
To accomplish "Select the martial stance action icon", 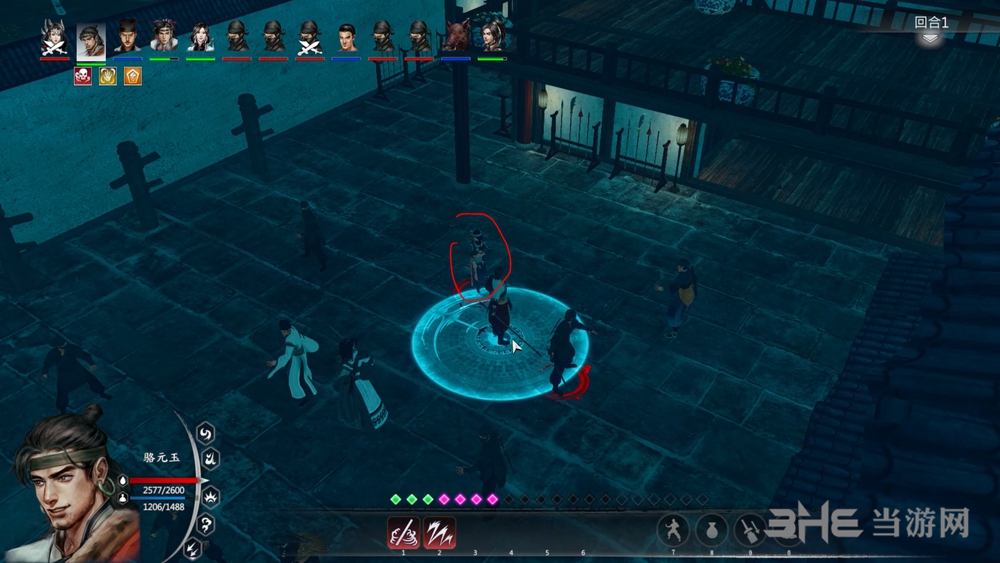I will click(674, 529).
